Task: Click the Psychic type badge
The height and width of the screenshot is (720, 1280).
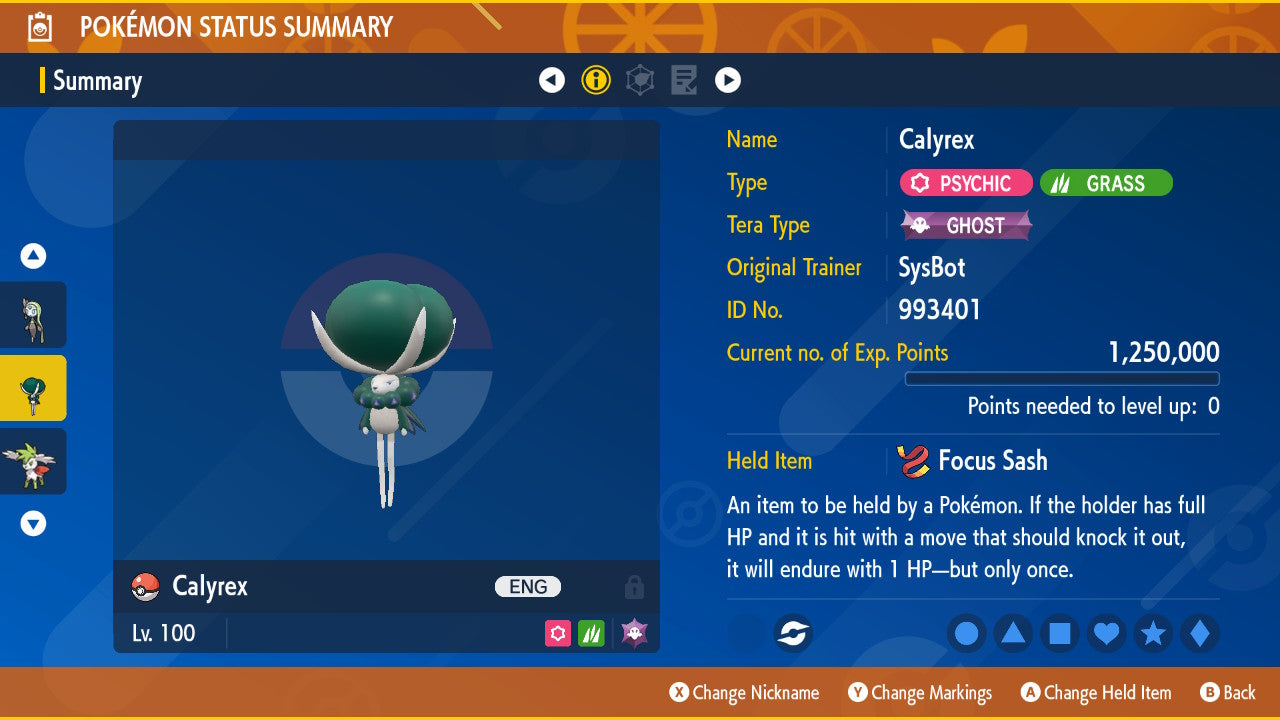Action: pos(965,183)
